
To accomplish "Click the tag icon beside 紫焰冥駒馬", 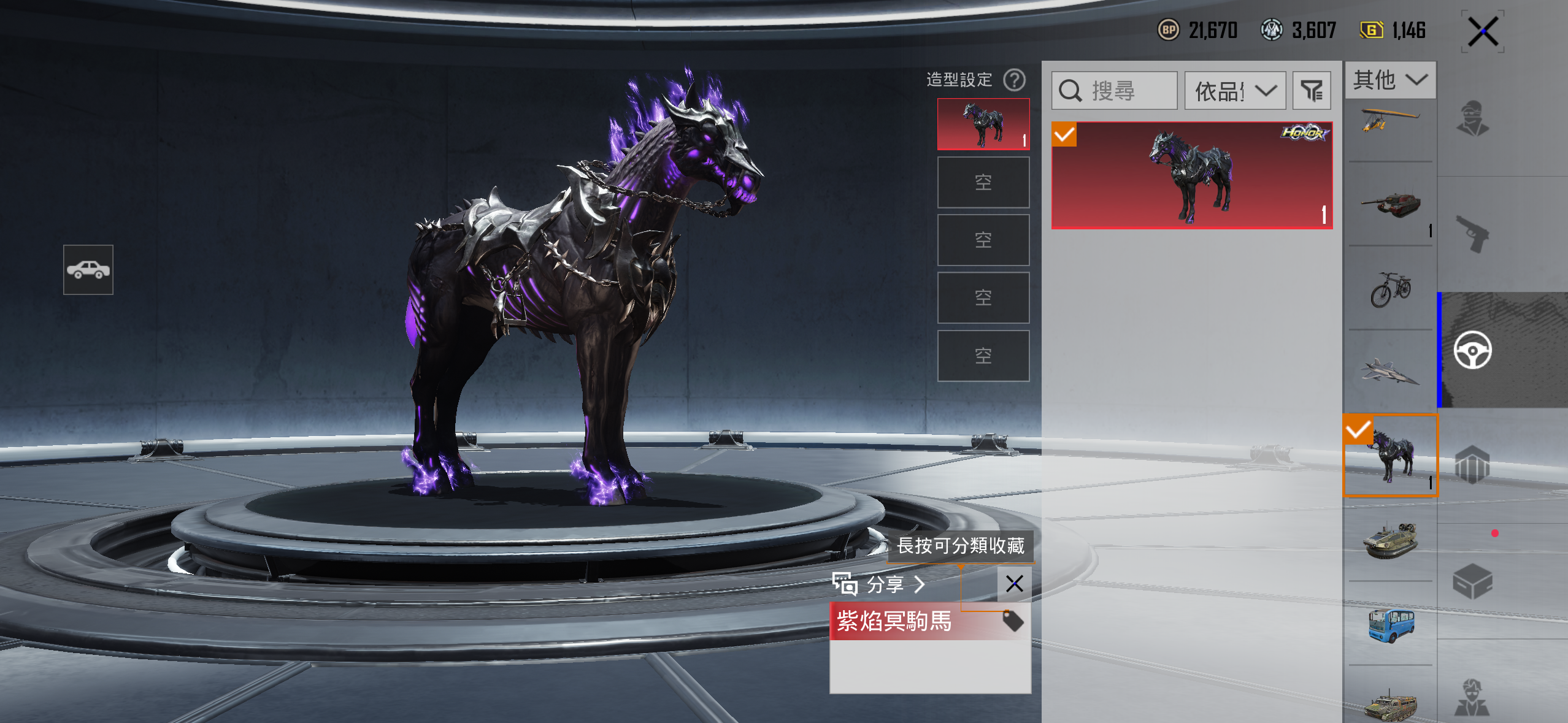I will pos(1013,621).
